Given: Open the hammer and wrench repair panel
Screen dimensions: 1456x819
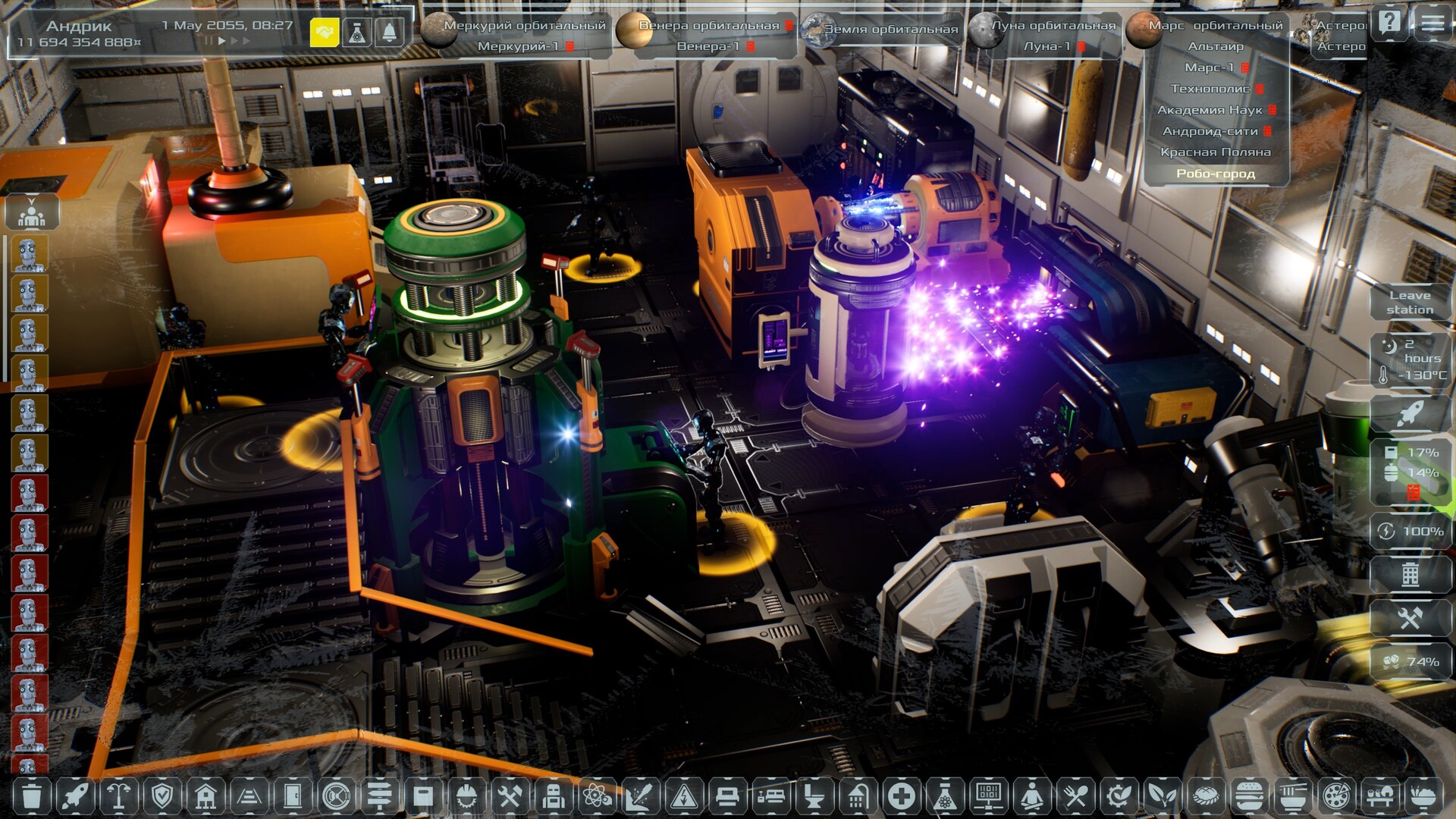Looking at the screenshot, I should (1410, 619).
